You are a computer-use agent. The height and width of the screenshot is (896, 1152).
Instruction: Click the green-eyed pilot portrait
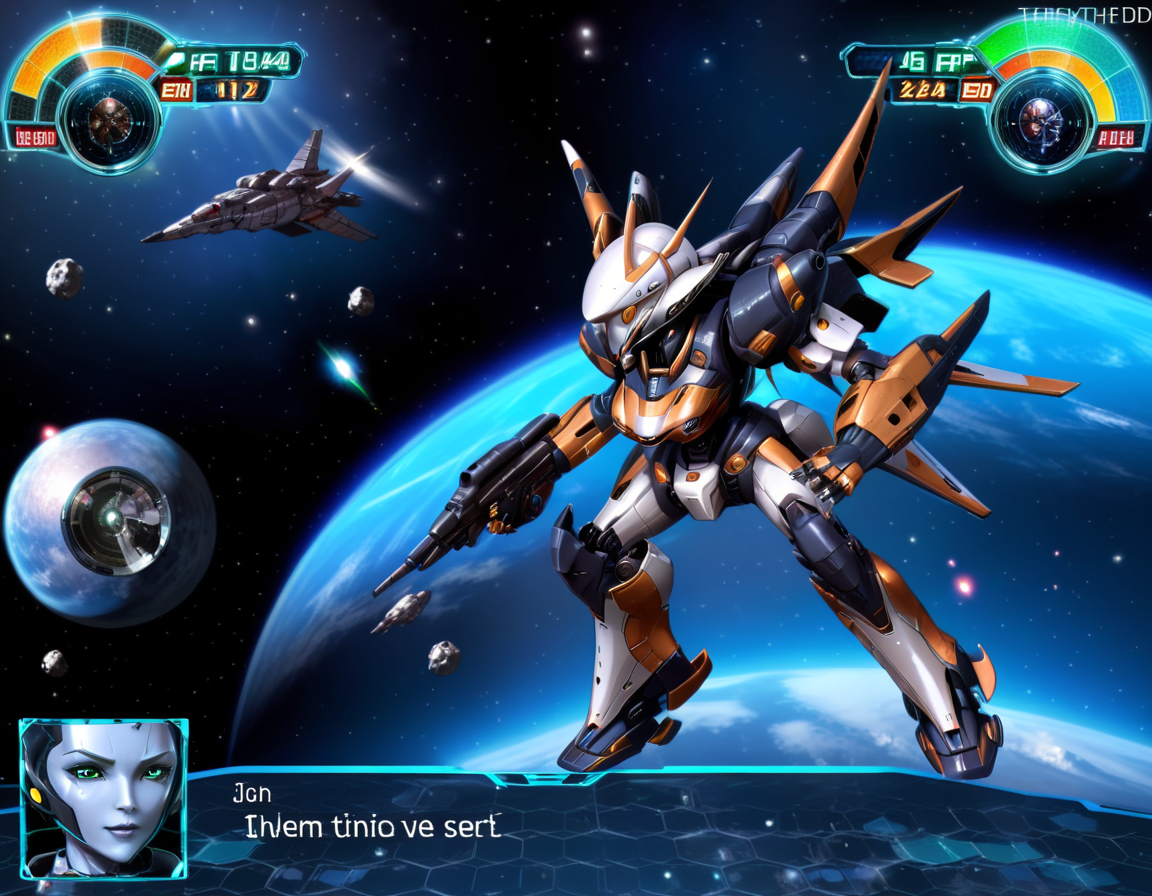[x=103, y=797]
